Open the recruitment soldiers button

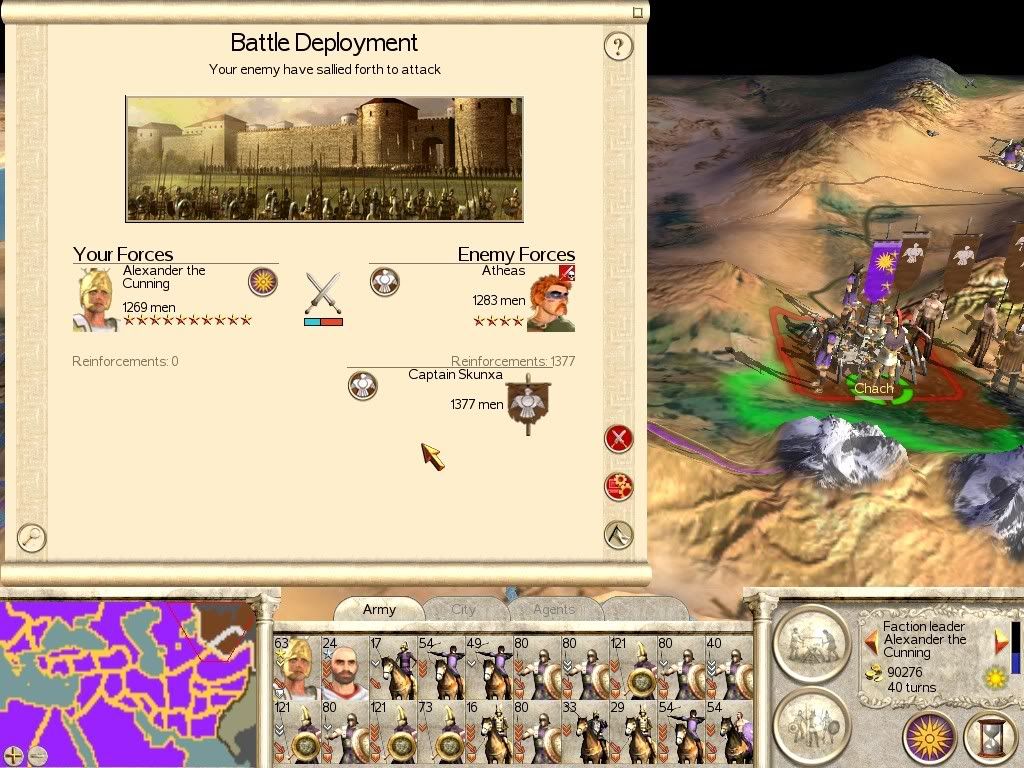(811, 717)
